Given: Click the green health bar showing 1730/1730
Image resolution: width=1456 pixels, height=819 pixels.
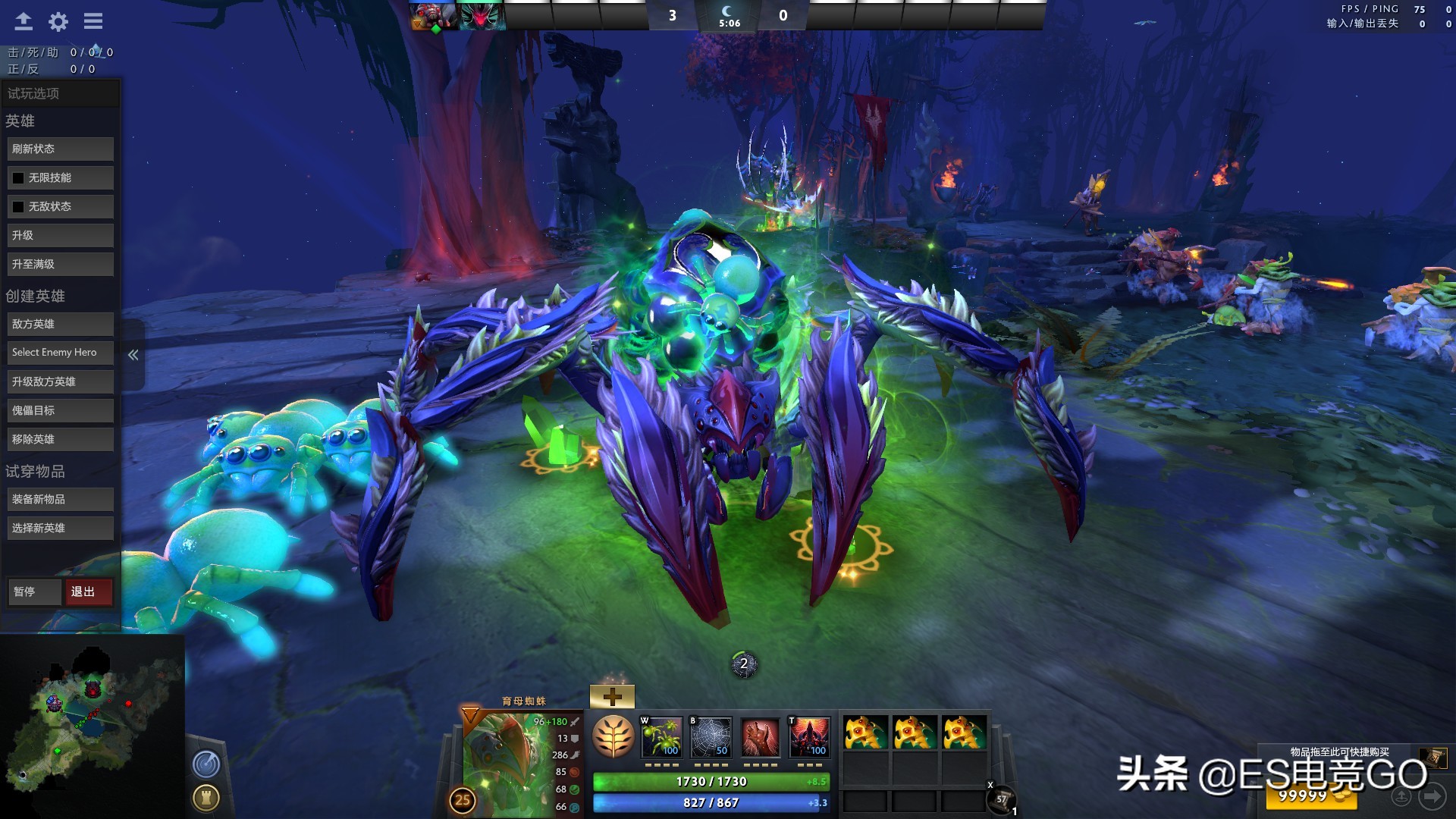Looking at the screenshot, I should 709,781.
